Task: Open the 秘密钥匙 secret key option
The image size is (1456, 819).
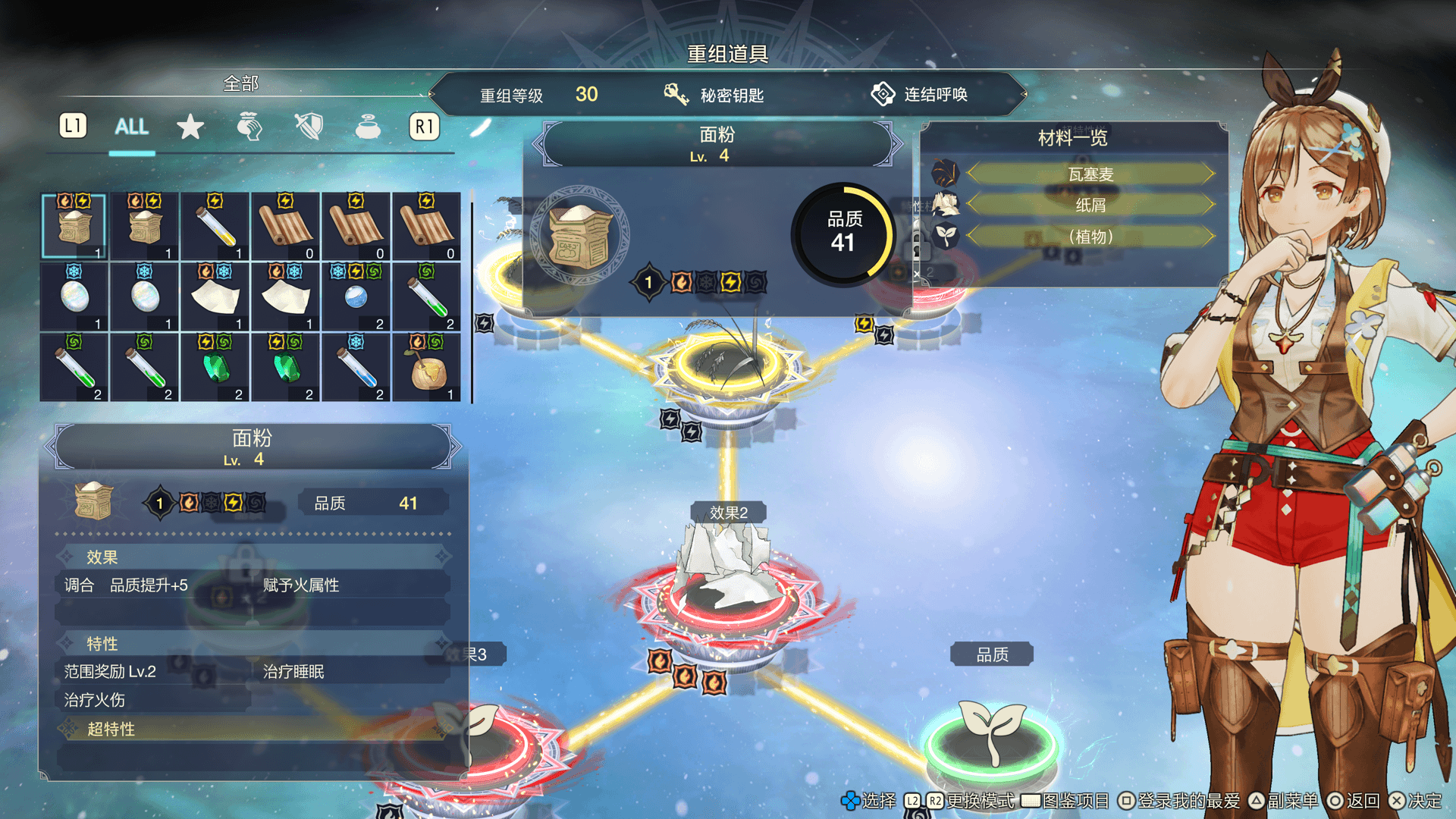Action: tap(714, 95)
